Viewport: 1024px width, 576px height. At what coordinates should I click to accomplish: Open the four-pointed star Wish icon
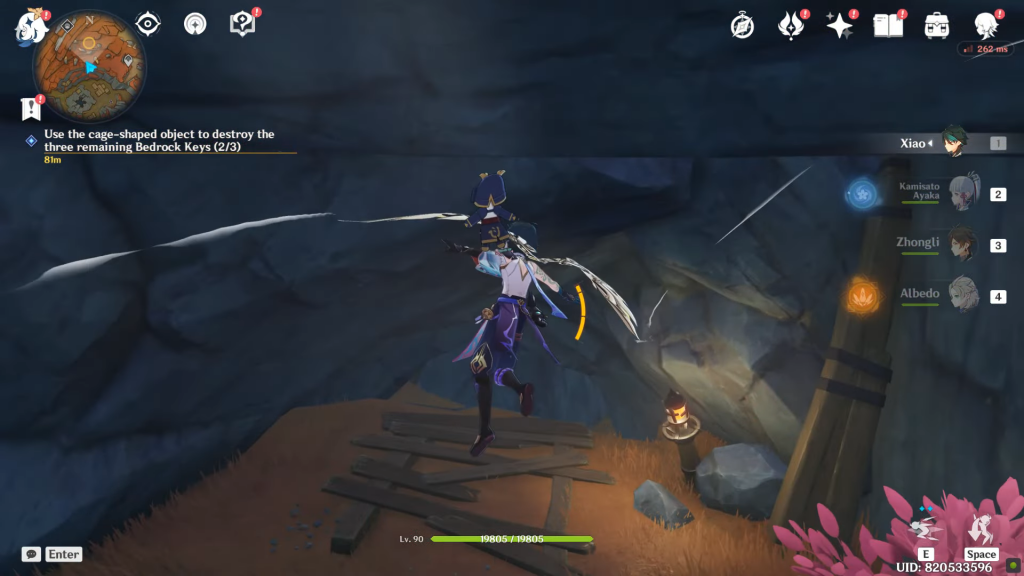839,26
